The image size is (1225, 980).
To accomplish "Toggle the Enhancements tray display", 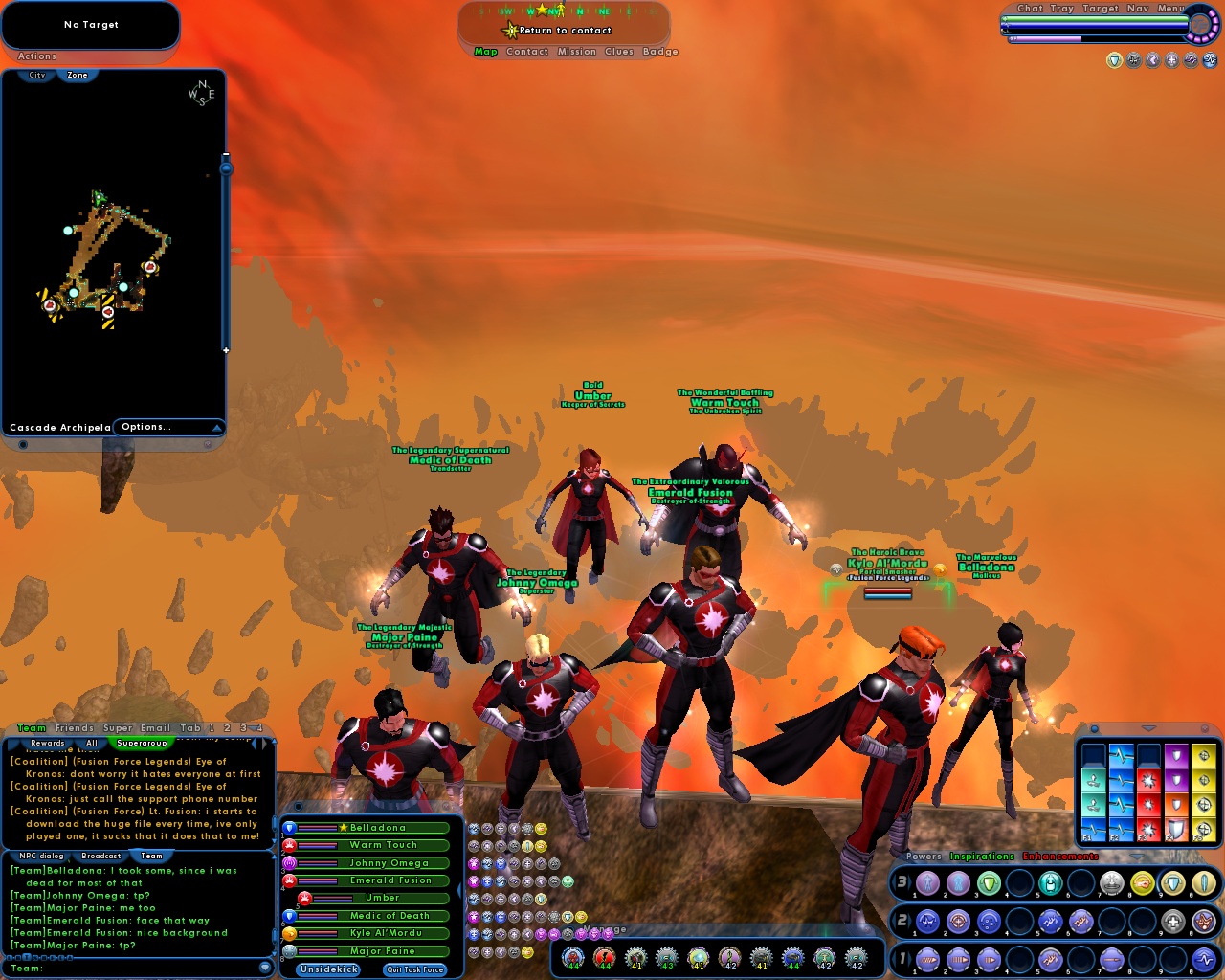I will tap(1060, 856).
